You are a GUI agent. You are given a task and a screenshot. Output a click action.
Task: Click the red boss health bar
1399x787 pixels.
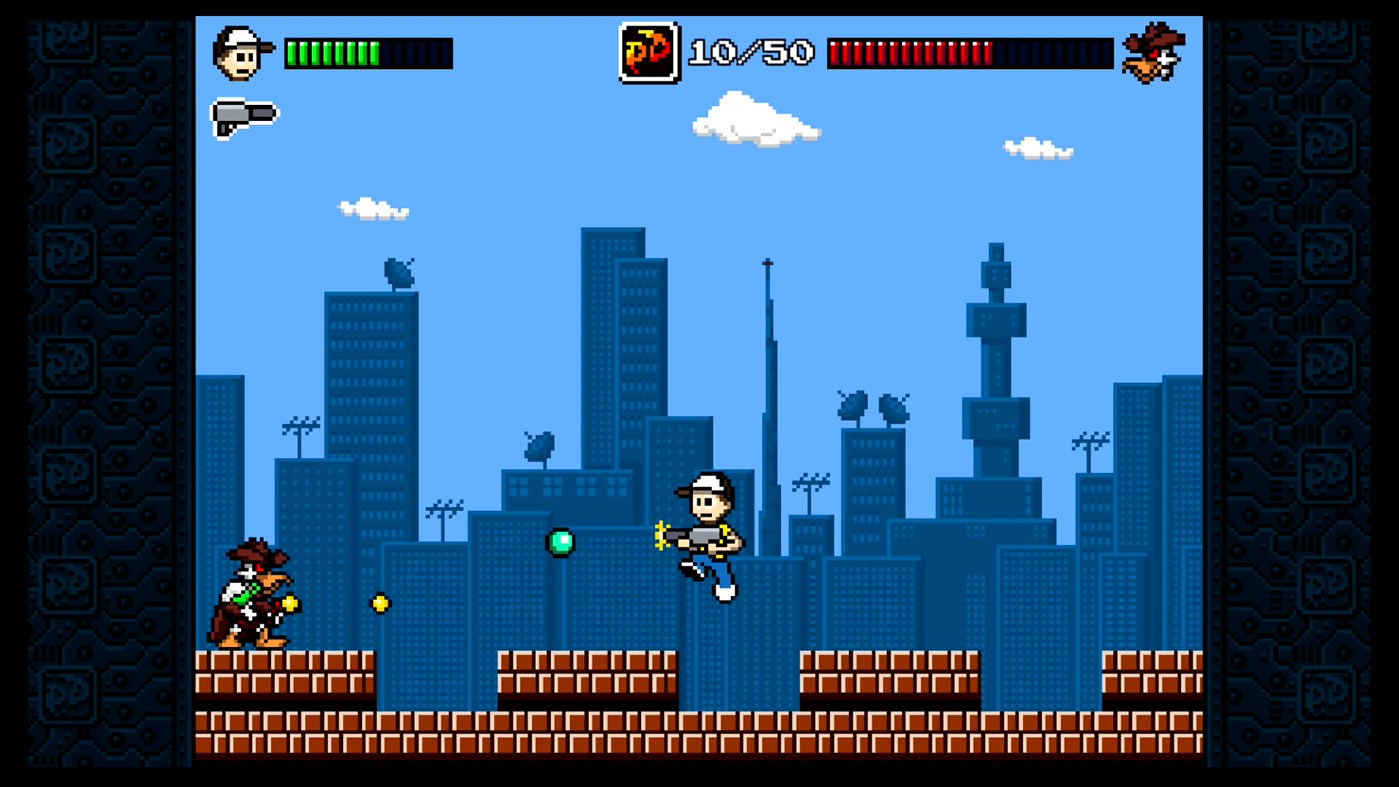[x=970, y=52]
